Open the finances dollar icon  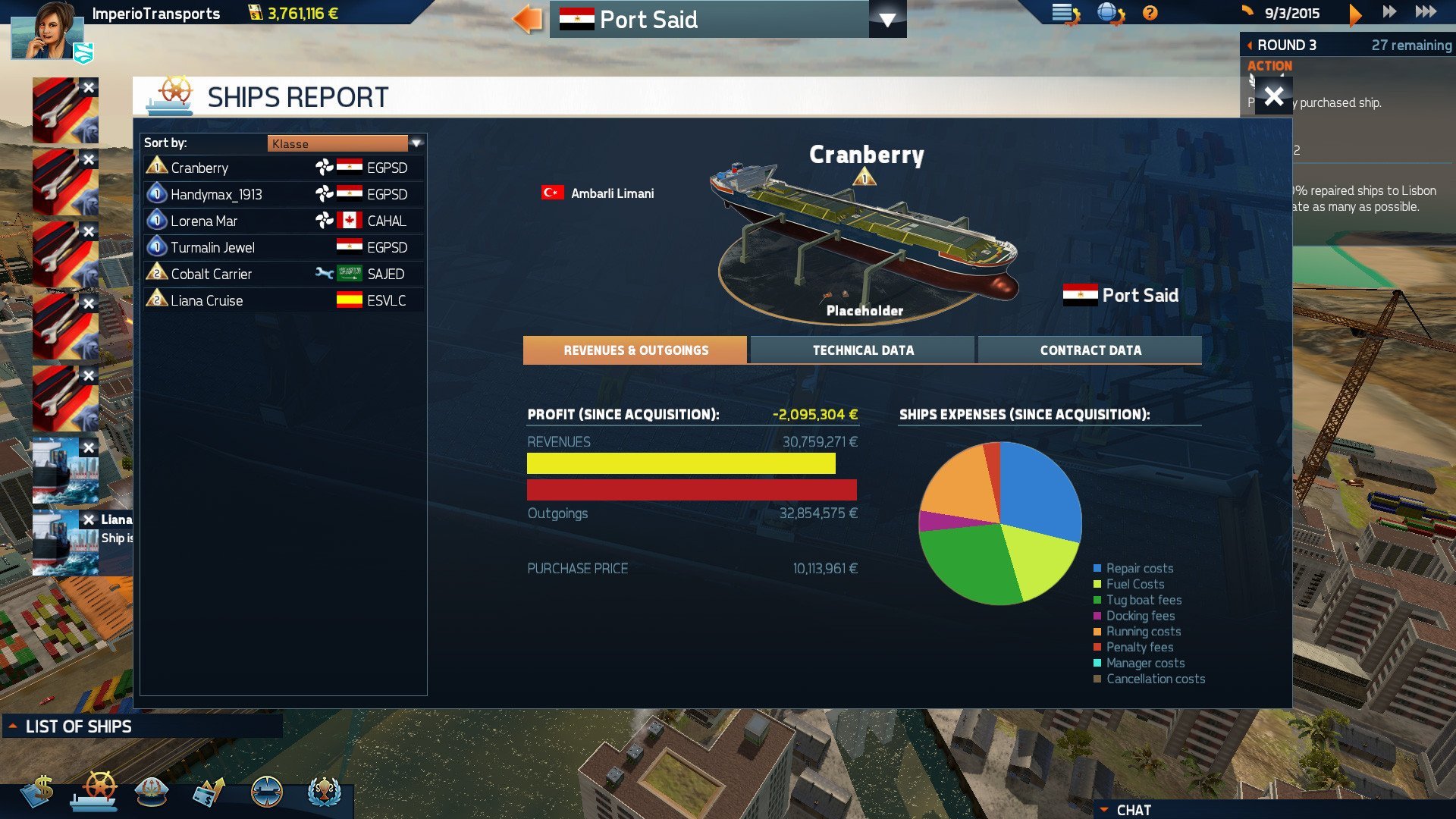(36, 791)
